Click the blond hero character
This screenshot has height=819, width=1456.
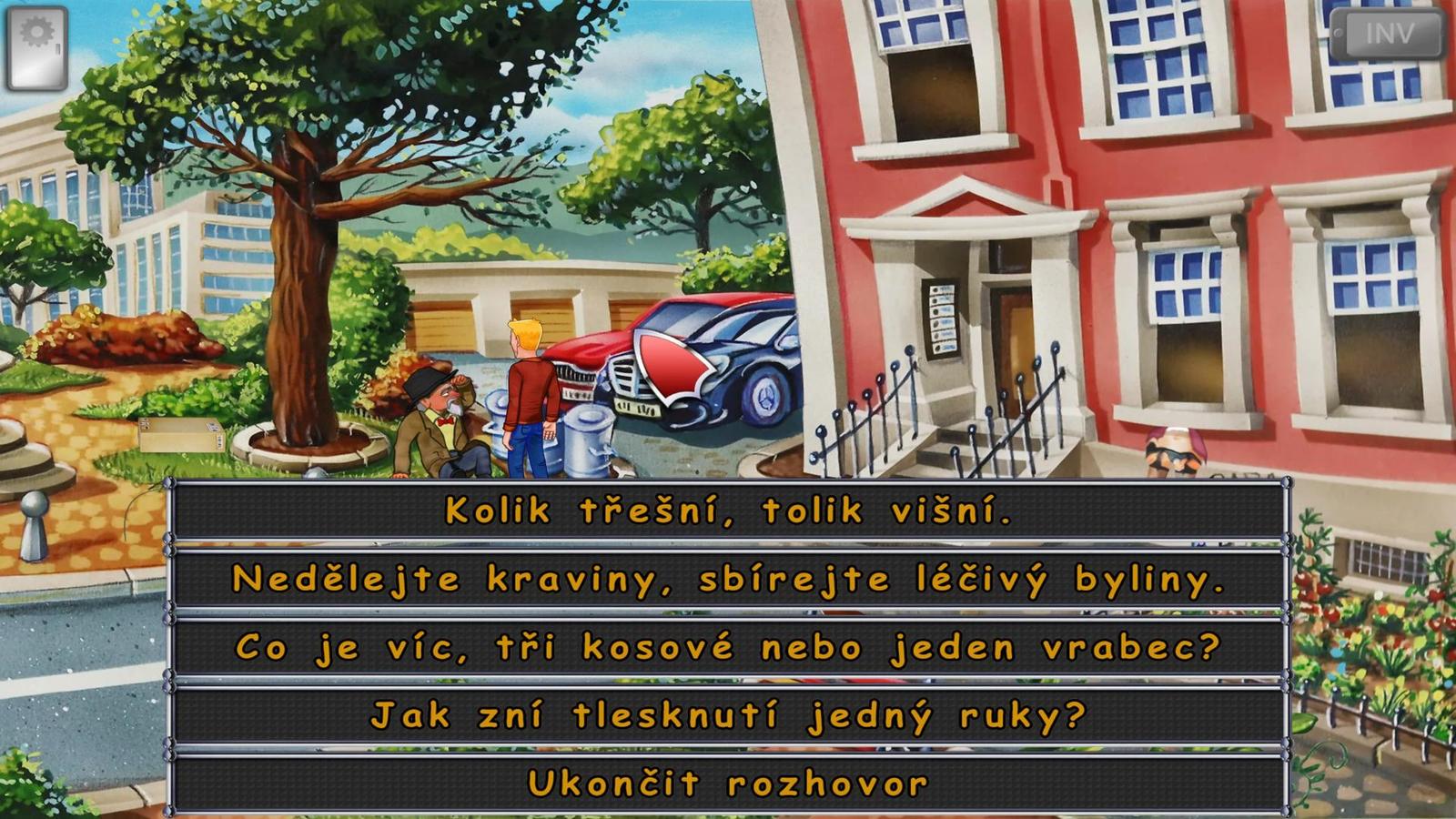coord(528,391)
